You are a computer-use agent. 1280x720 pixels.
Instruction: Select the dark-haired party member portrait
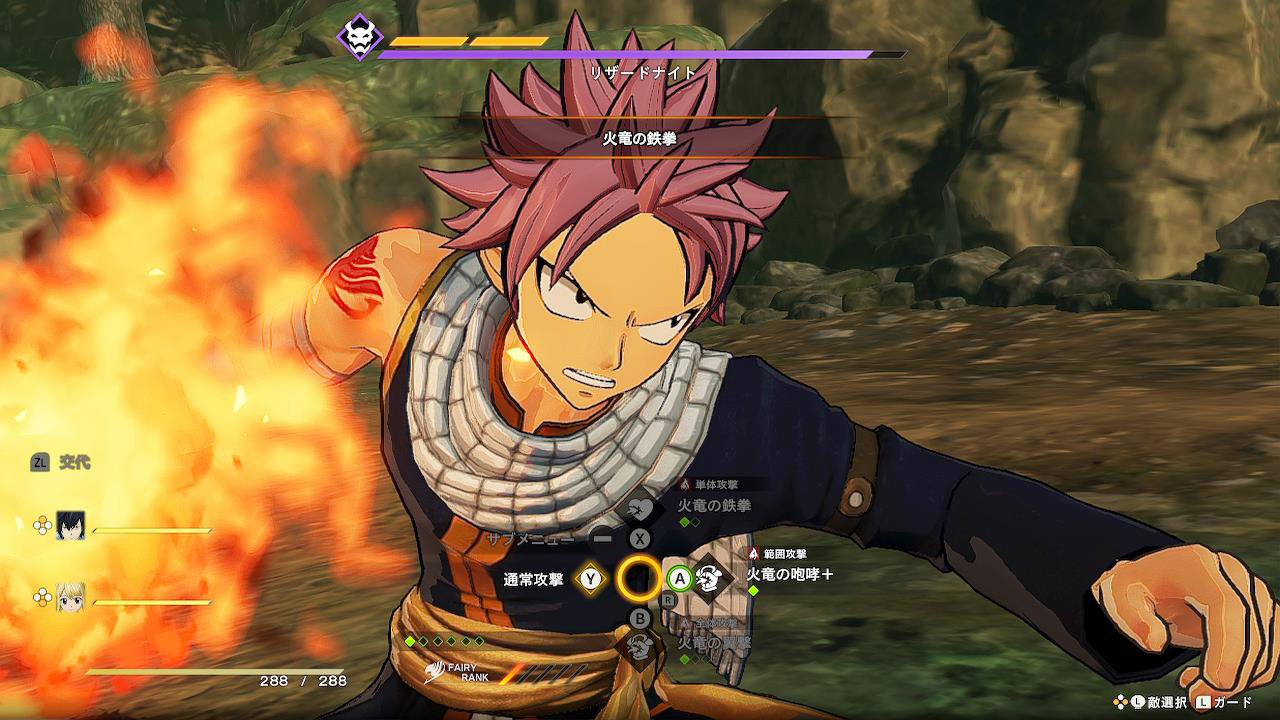pyautogui.click(x=70, y=526)
